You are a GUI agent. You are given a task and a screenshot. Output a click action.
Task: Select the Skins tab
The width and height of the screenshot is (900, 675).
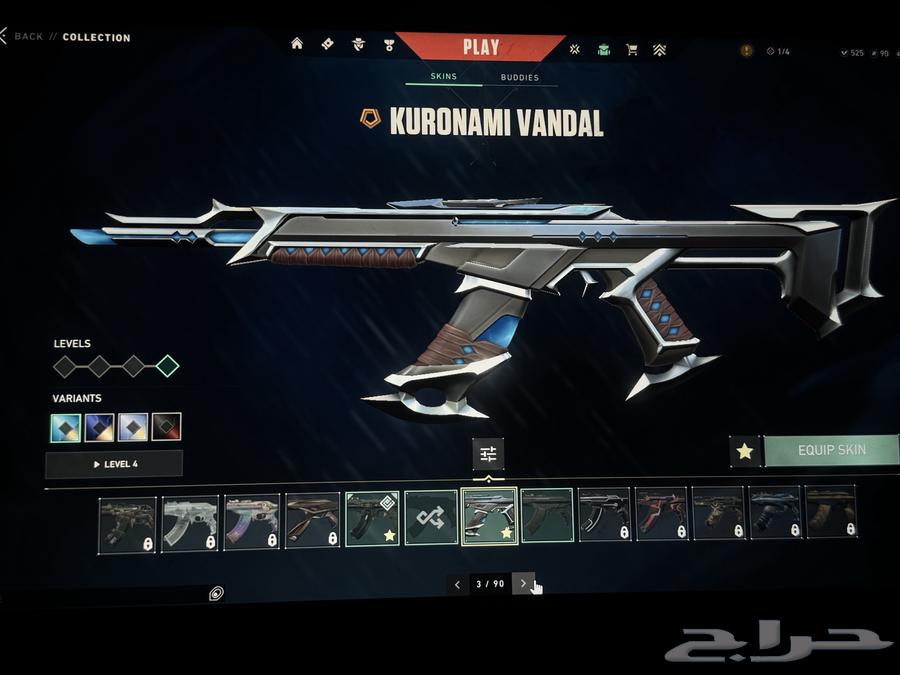pos(443,76)
